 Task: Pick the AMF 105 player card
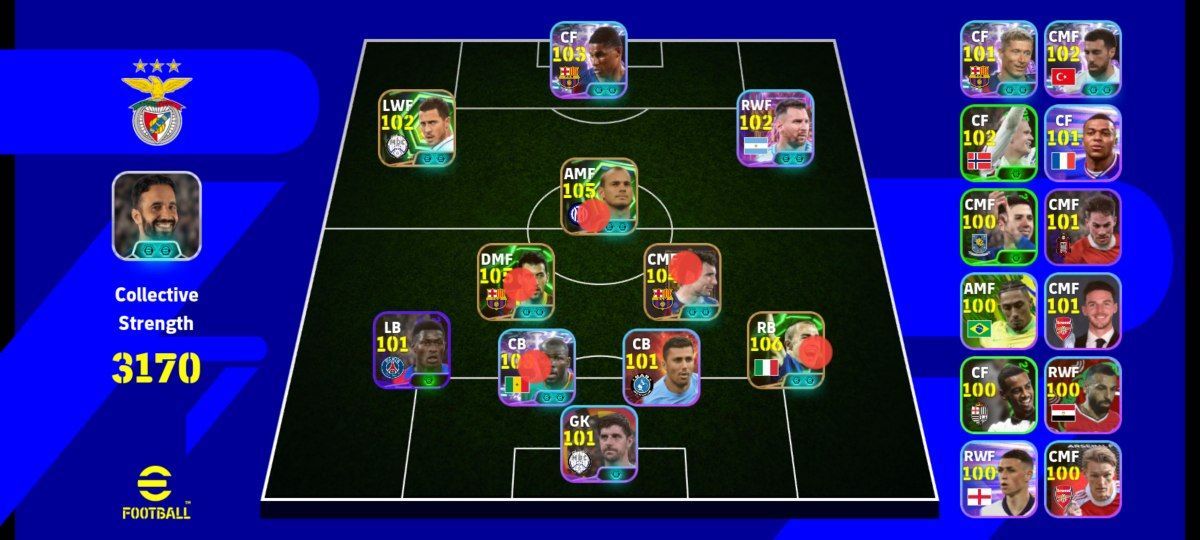(x=598, y=196)
